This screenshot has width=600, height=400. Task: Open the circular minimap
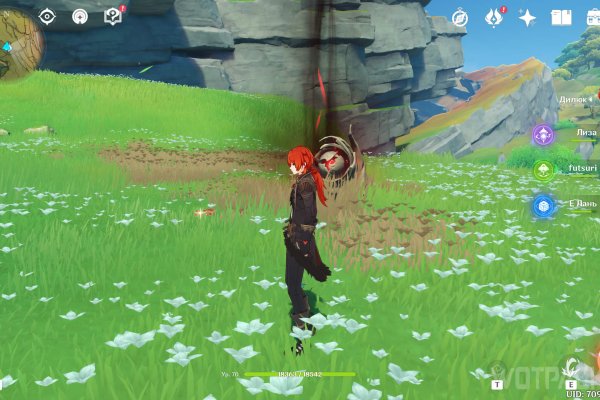[18, 45]
